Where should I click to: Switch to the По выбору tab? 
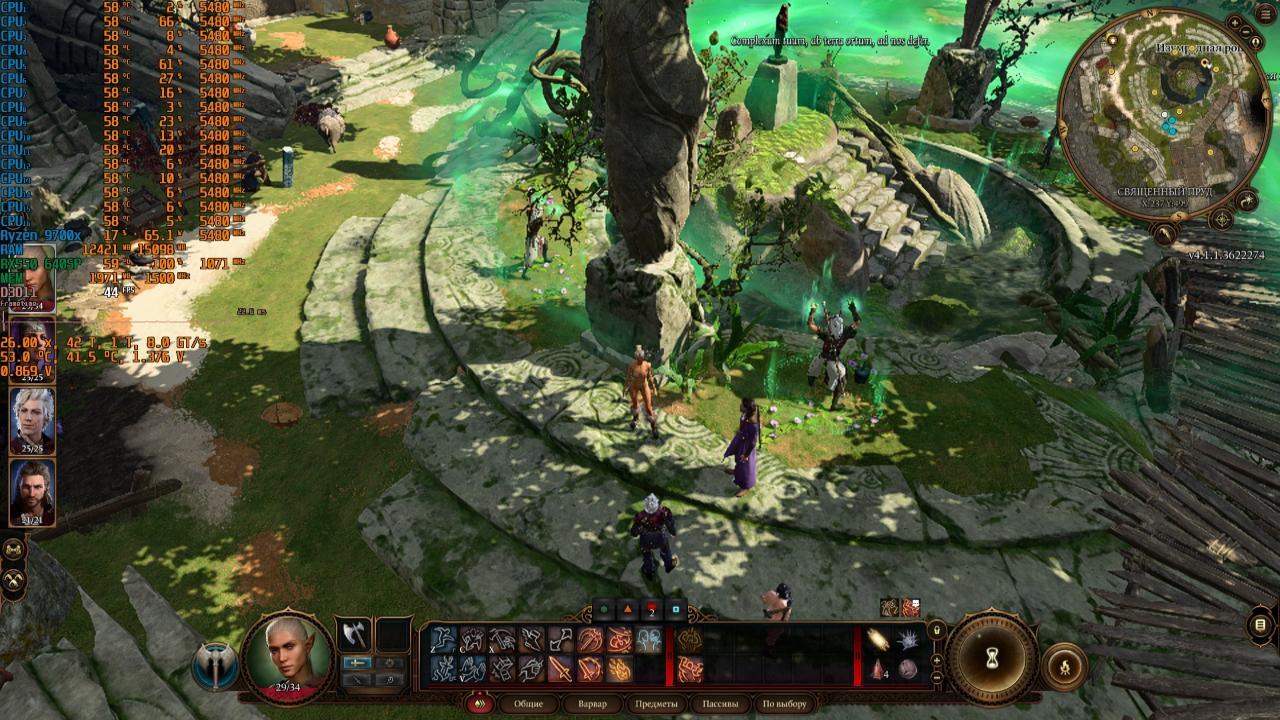click(784, 704)
